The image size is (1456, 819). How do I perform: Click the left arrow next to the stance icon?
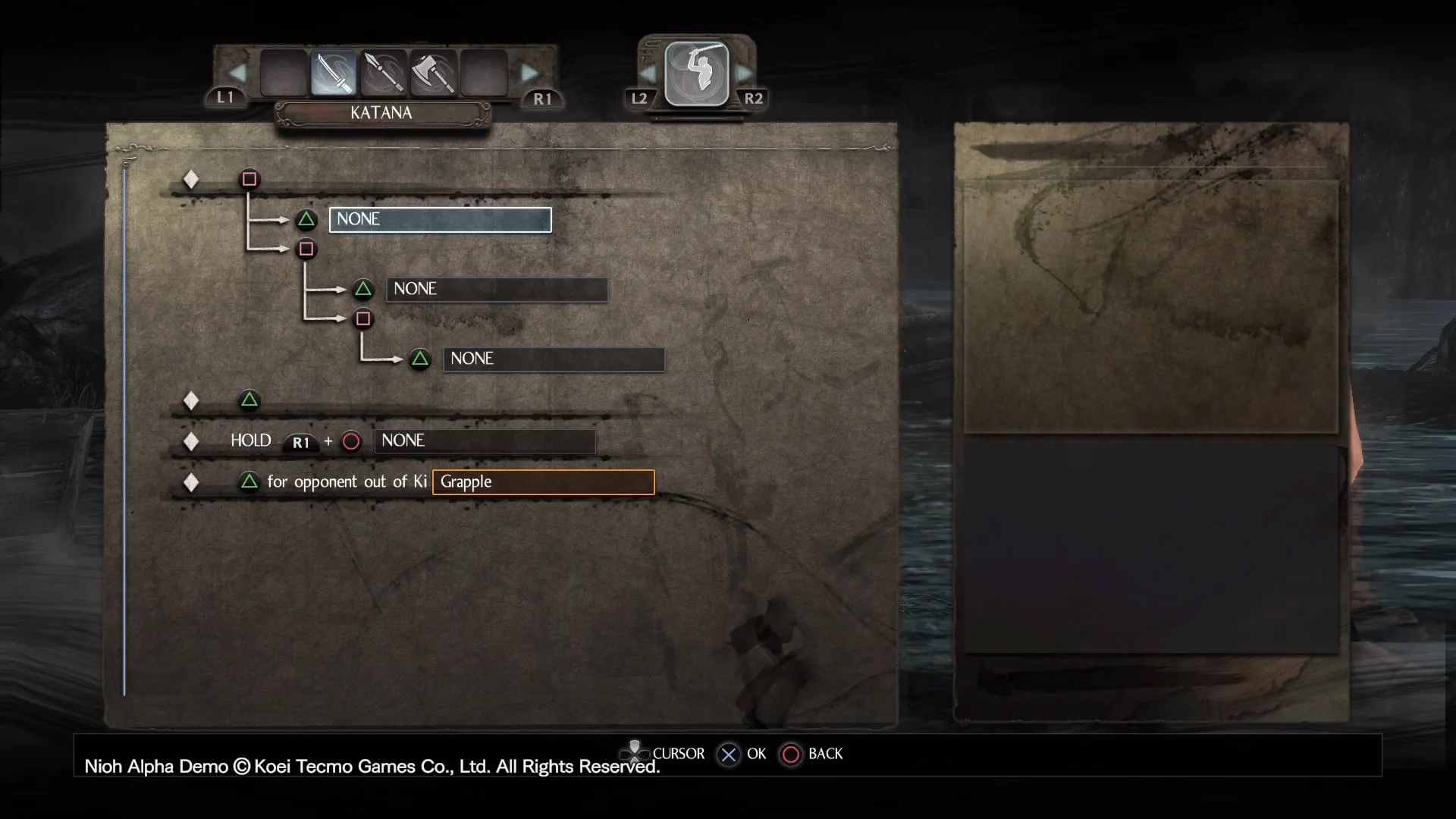click(x=648, y=74)
